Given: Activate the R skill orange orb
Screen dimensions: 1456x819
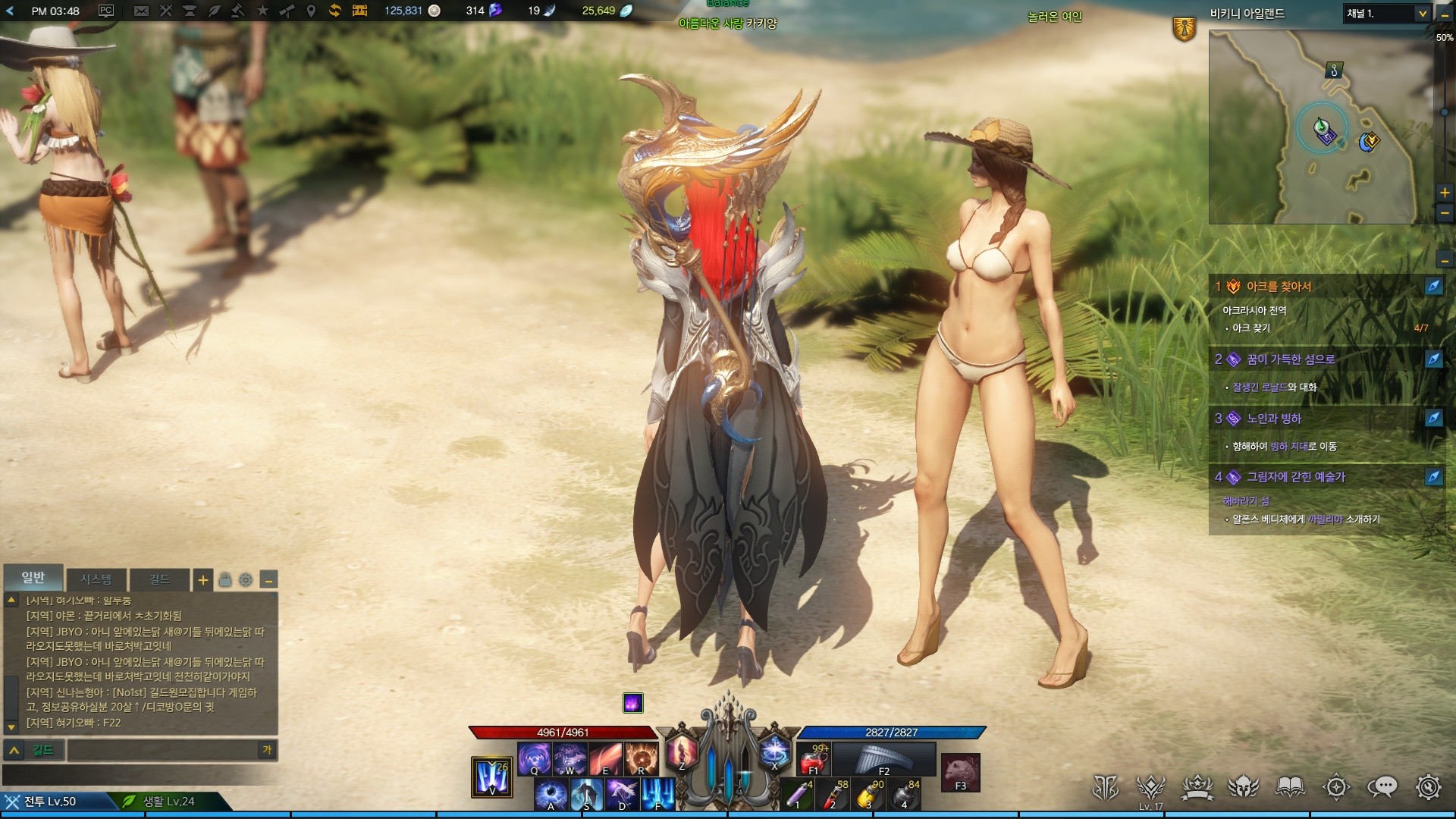Looking at the screenshot, I should [641, 758].
